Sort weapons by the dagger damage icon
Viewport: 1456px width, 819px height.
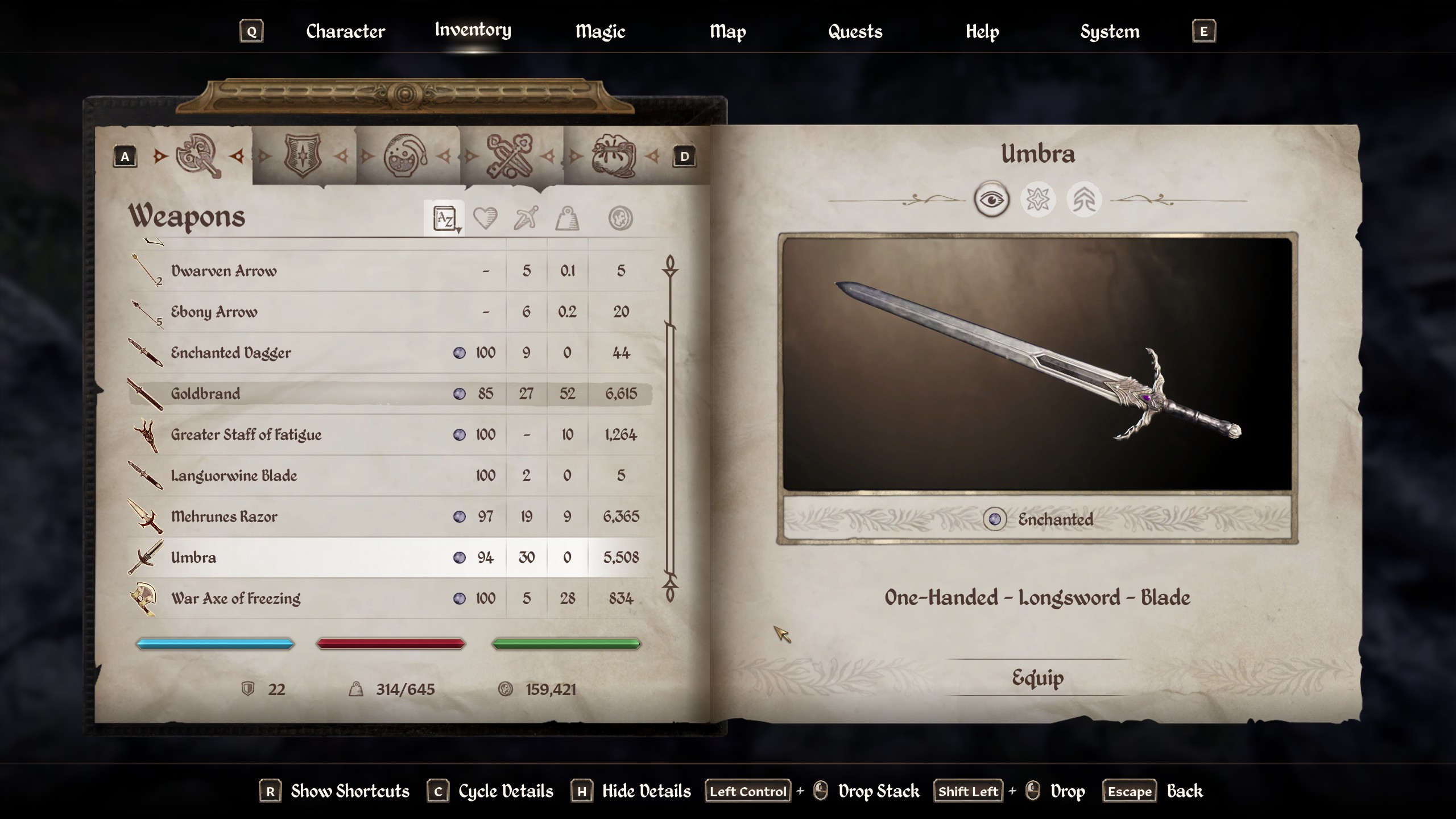click(526, 218)
